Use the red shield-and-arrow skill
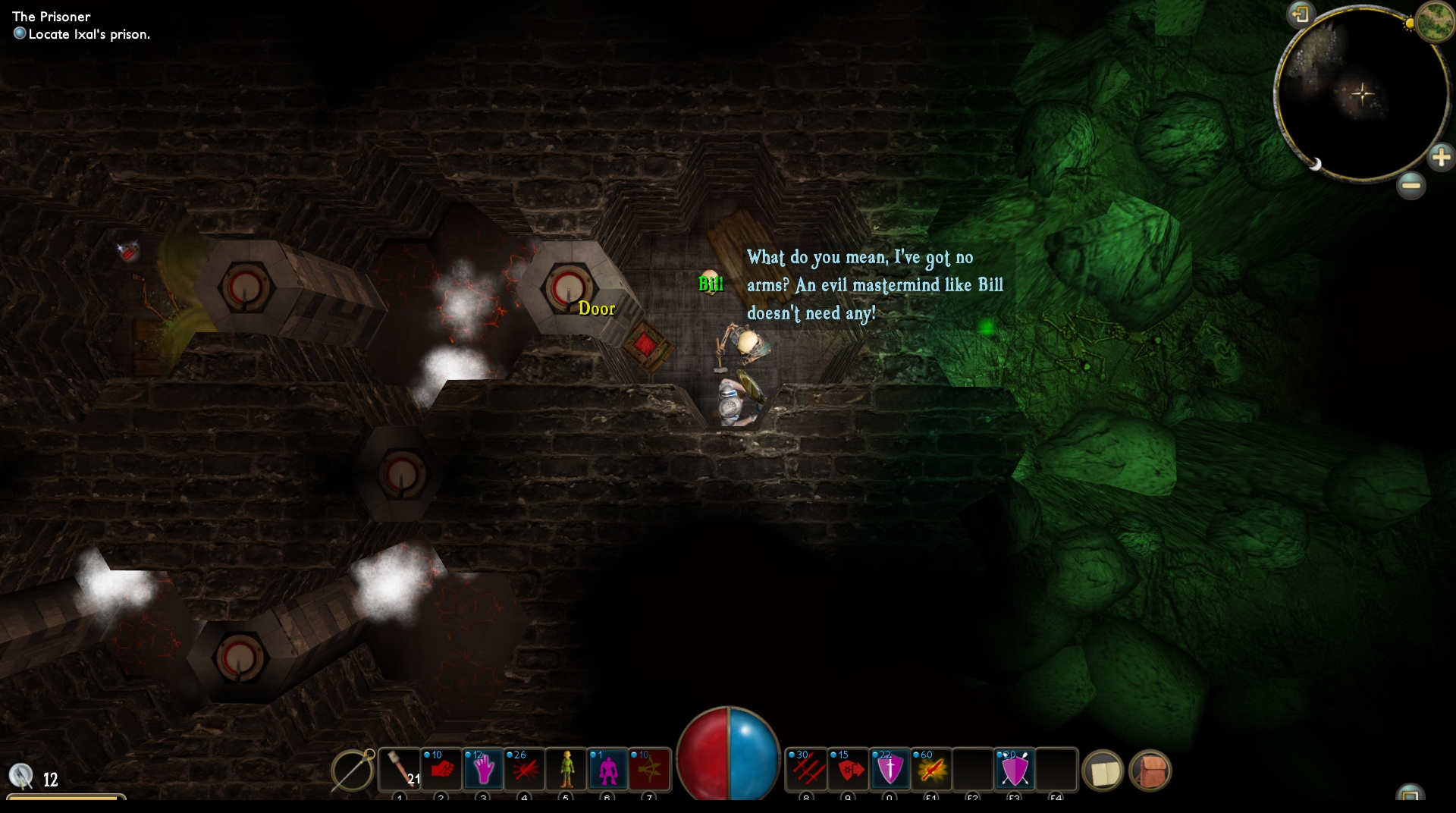 (x=849, y=771)
